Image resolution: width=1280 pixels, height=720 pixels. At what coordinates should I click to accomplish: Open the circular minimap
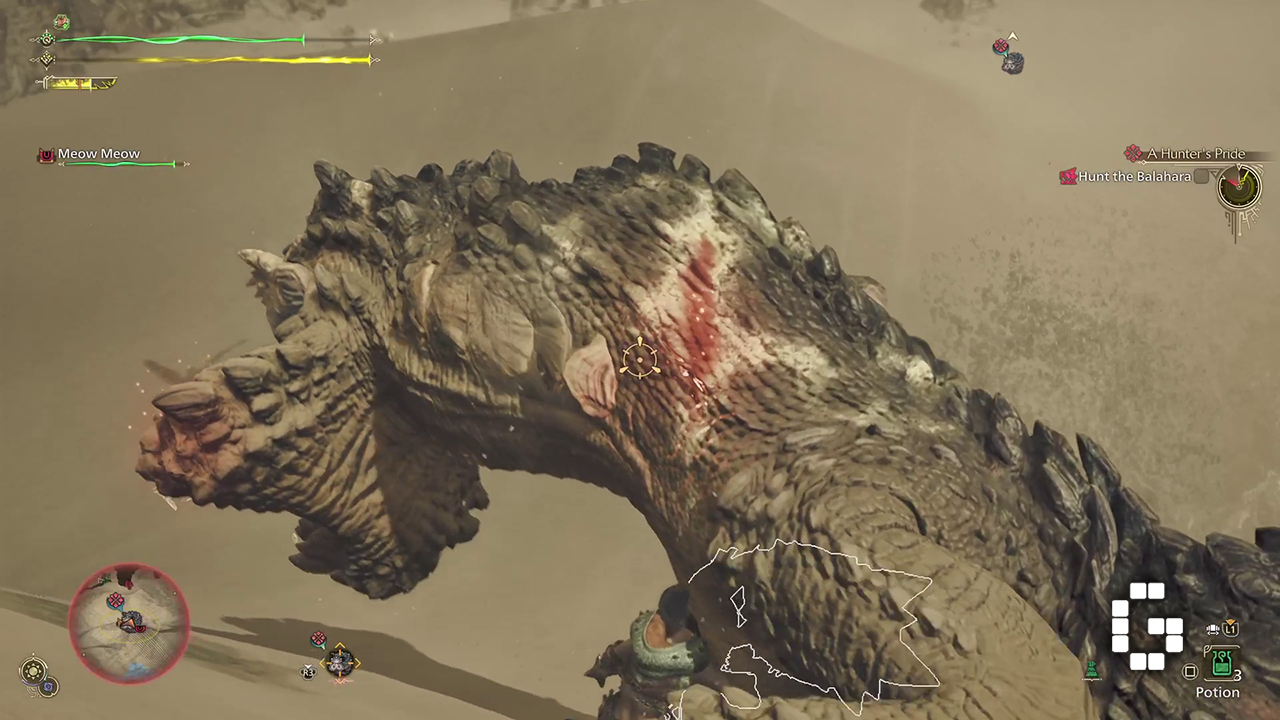(x=128, y=623)
